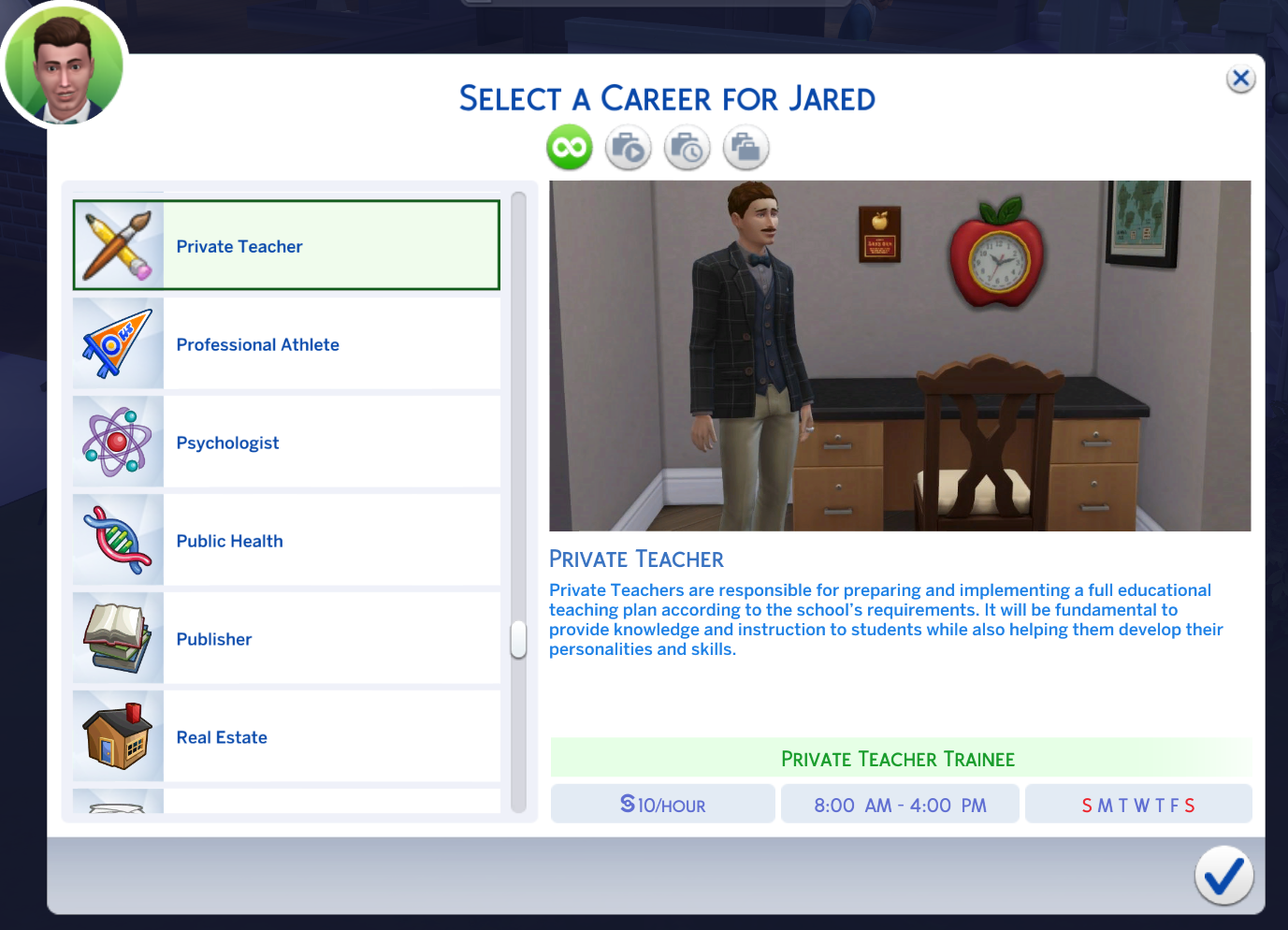Enable the full-time careers filter
Screen dimensions: 1288x930
[x=628, y=147]
